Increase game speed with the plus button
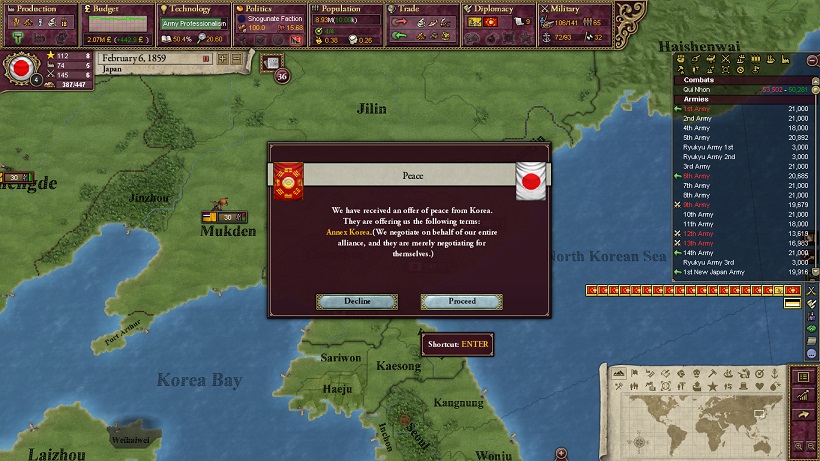Image resolution: width=820 pixels, height=461 pixels. pyautogui.click(x=222, y=59)
